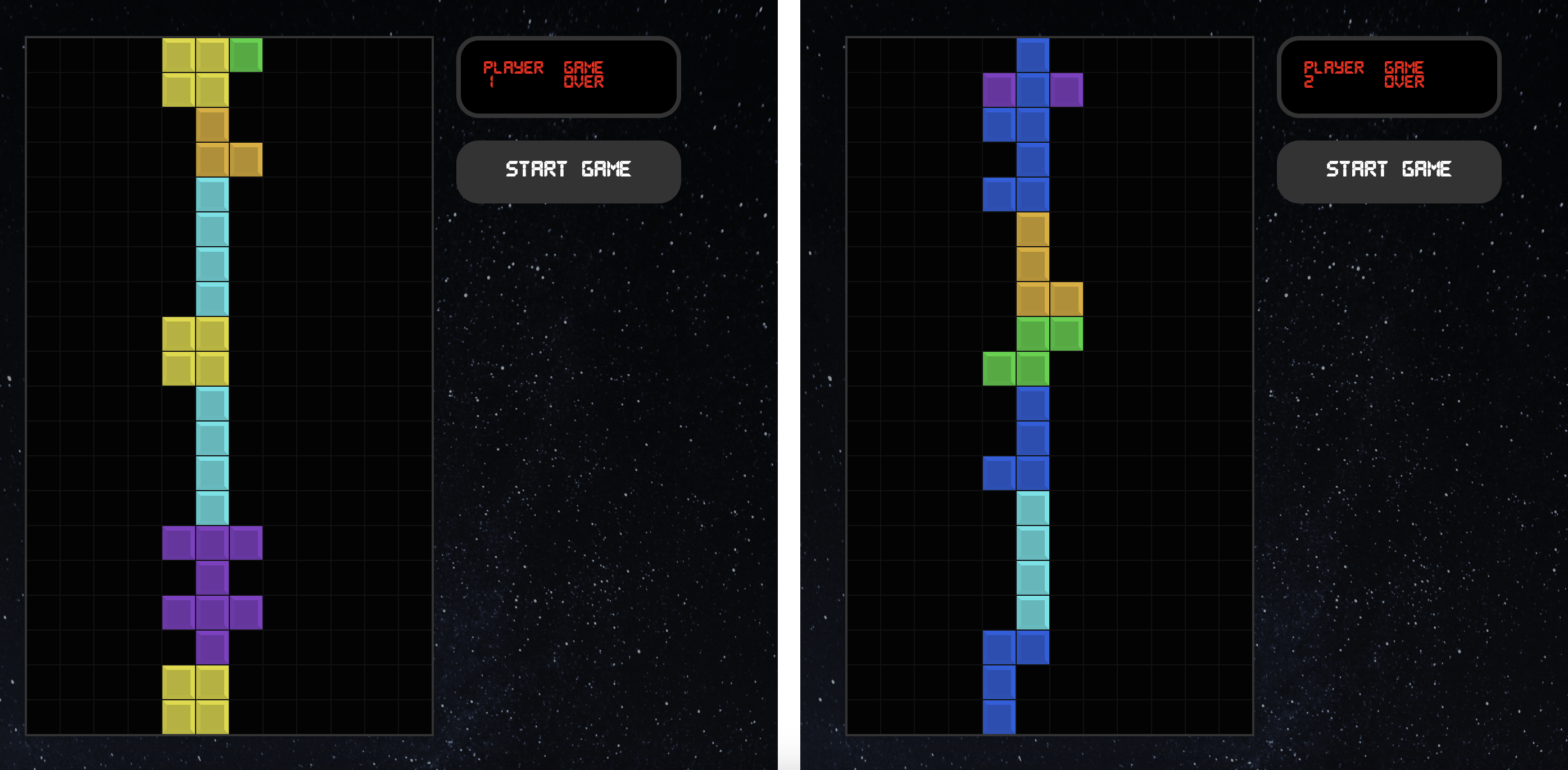Click the yellow square piece near Player 1's top
Viewport: 1568px width, 770px height.
[x=195, y=73]
